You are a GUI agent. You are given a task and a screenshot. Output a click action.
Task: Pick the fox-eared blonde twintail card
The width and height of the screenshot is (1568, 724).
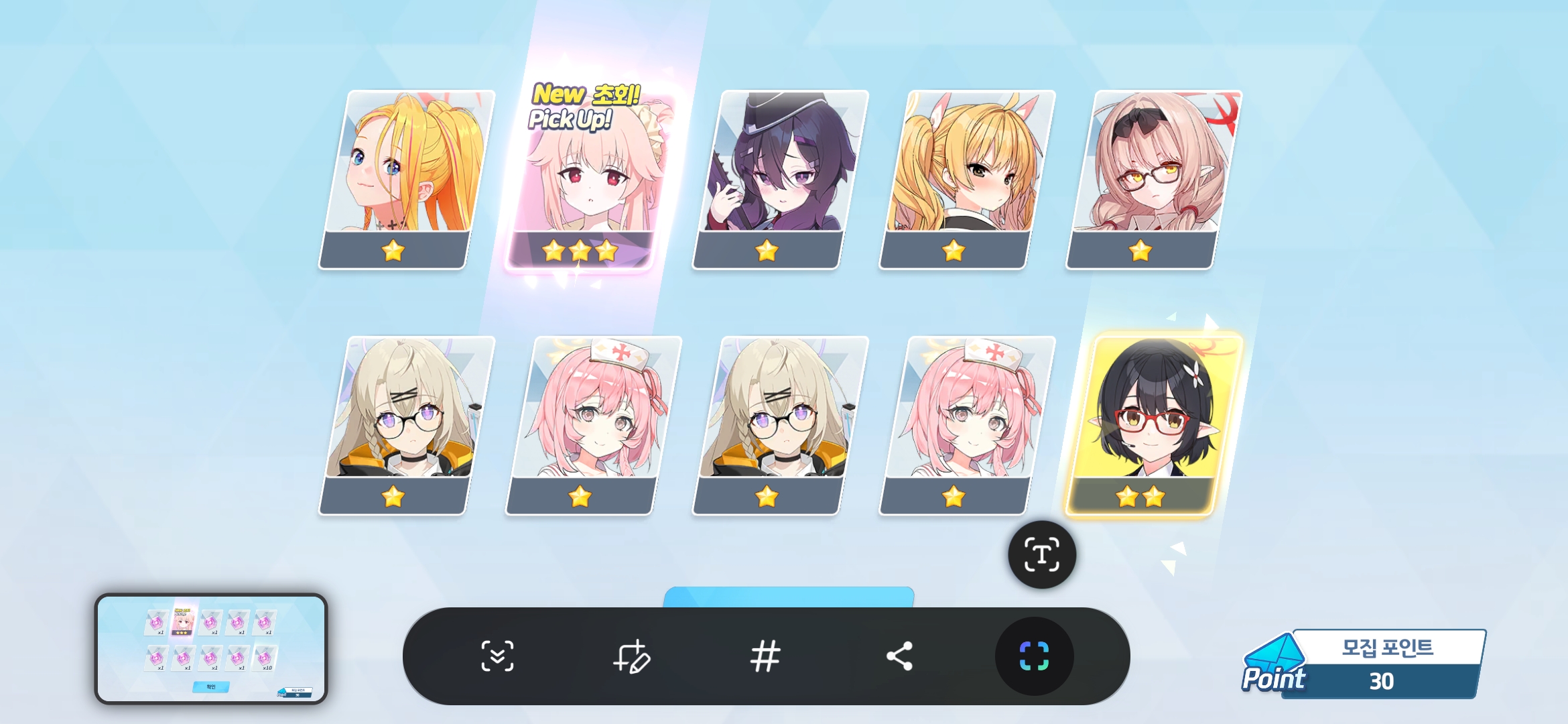(x=966, y=180)
